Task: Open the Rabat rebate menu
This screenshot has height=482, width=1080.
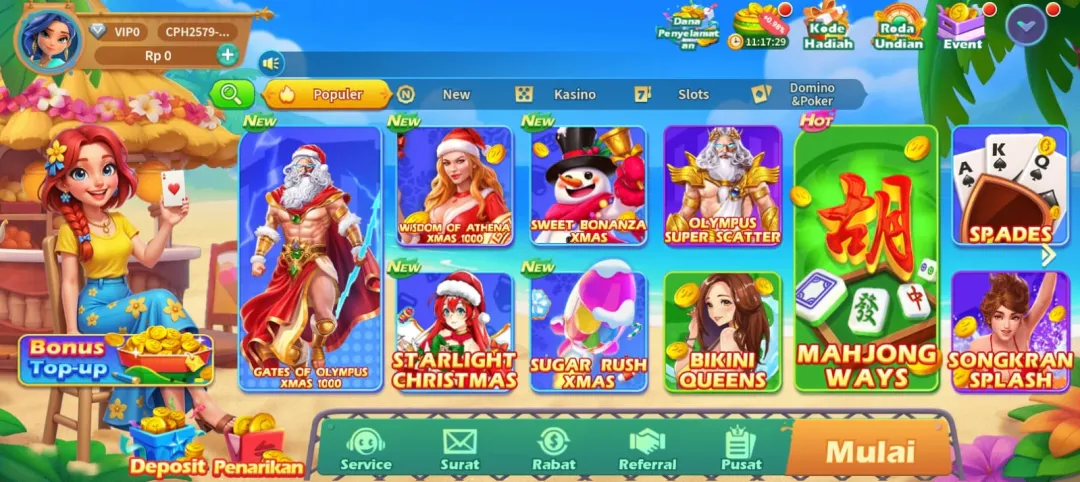Action: click(553, 448)
